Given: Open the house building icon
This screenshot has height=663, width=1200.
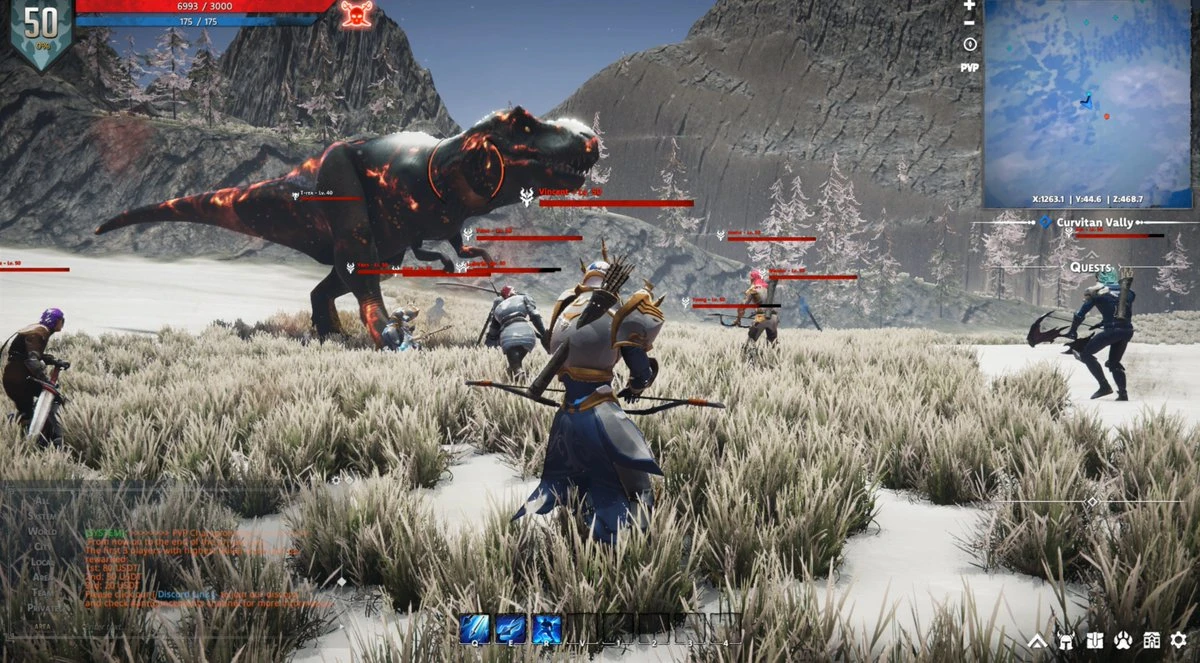Looking at the screenshot, I should pos(1151,640).
